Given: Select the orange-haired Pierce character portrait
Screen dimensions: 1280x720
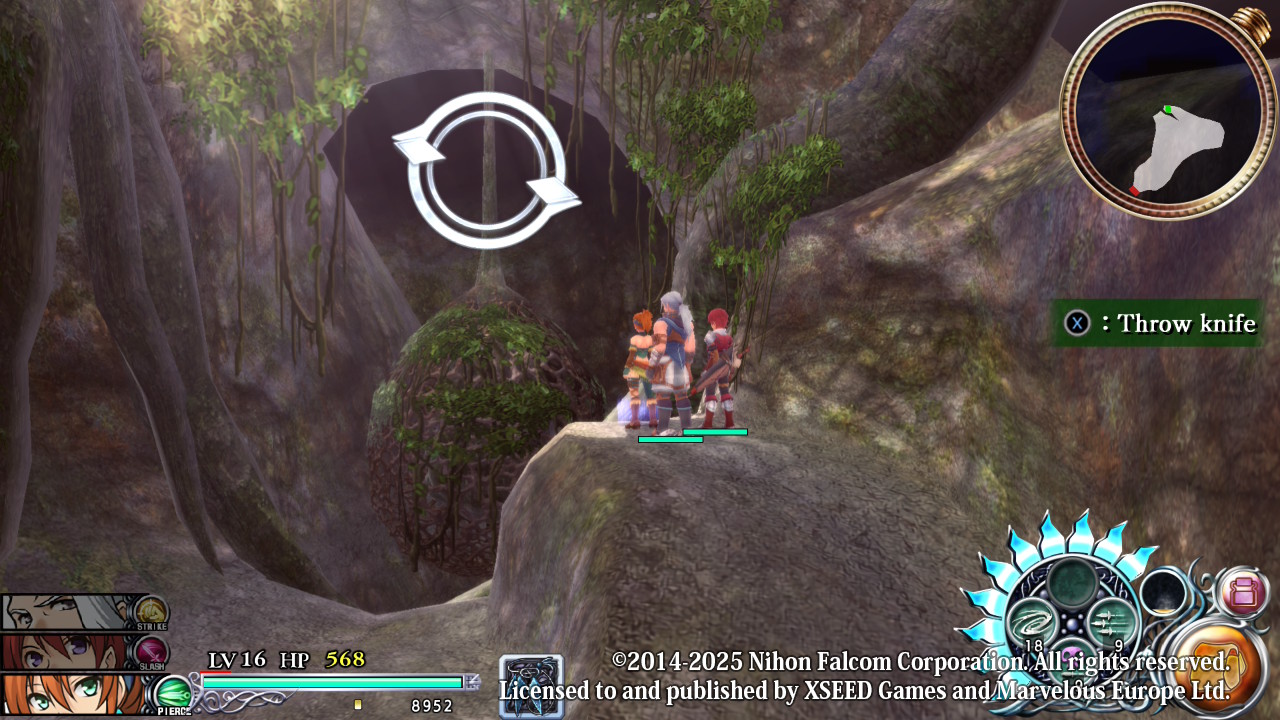Looking at the screenshot, I should [x=72, y=694].
